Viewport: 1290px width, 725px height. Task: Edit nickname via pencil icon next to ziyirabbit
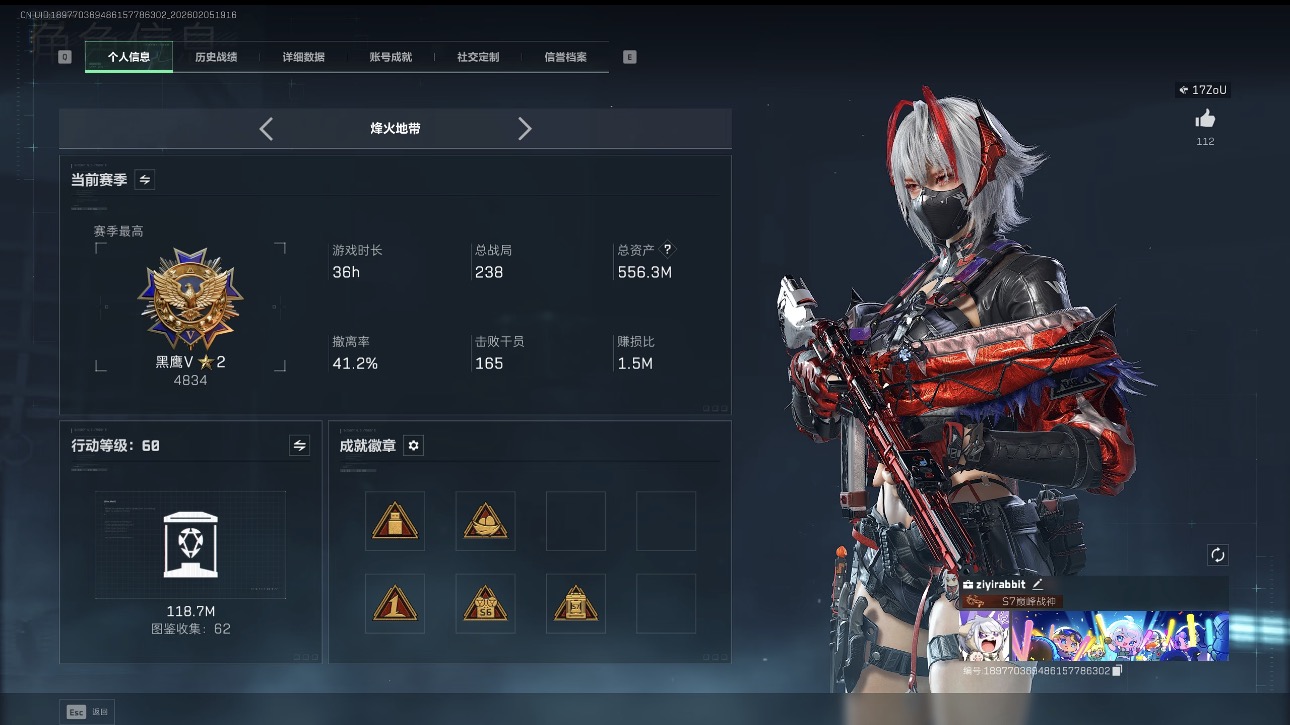(1036, 583)
